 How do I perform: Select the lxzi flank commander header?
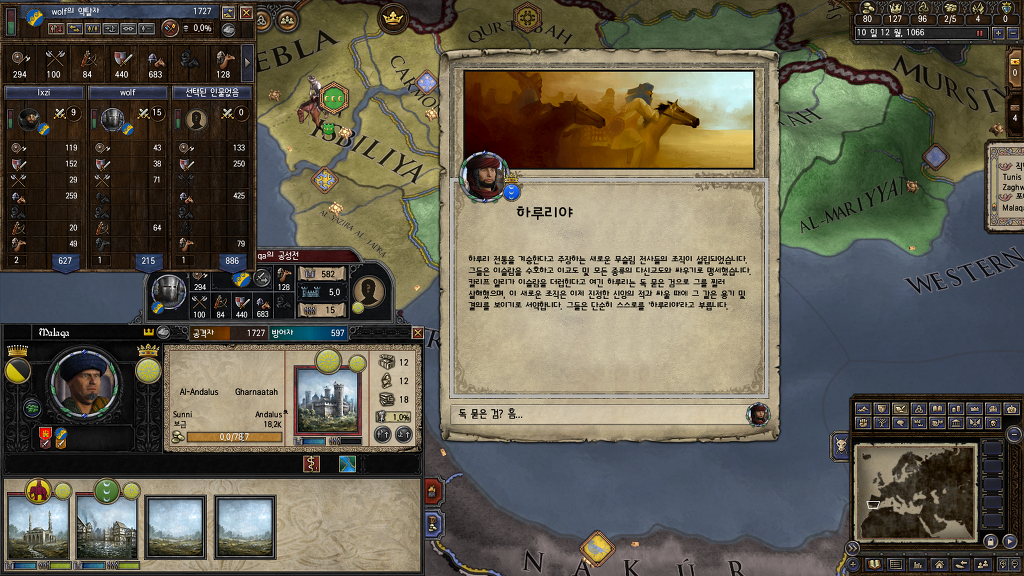point(44,93)
